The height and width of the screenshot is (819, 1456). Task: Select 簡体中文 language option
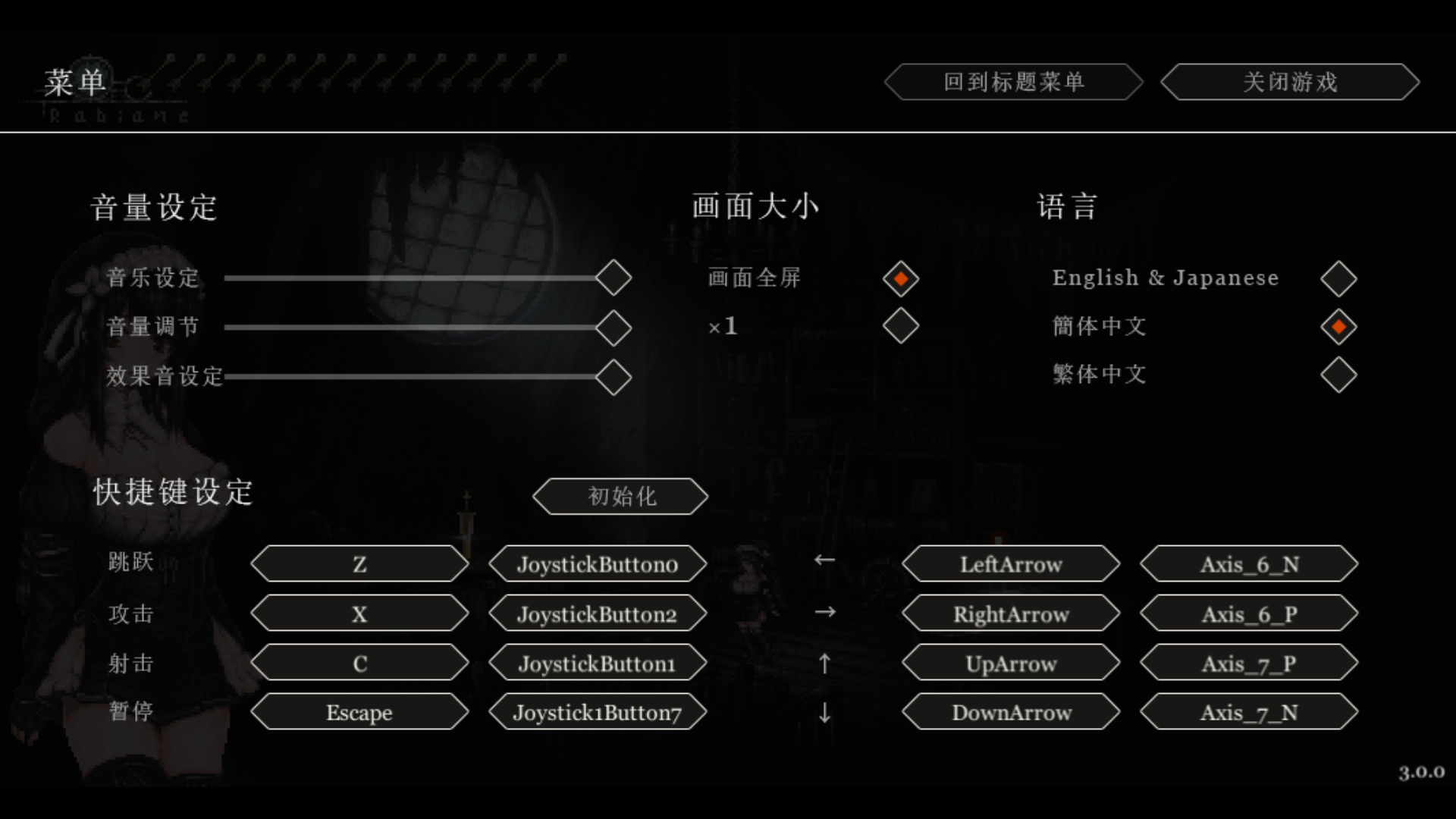pyautogui.click(x=1338, y=327)
